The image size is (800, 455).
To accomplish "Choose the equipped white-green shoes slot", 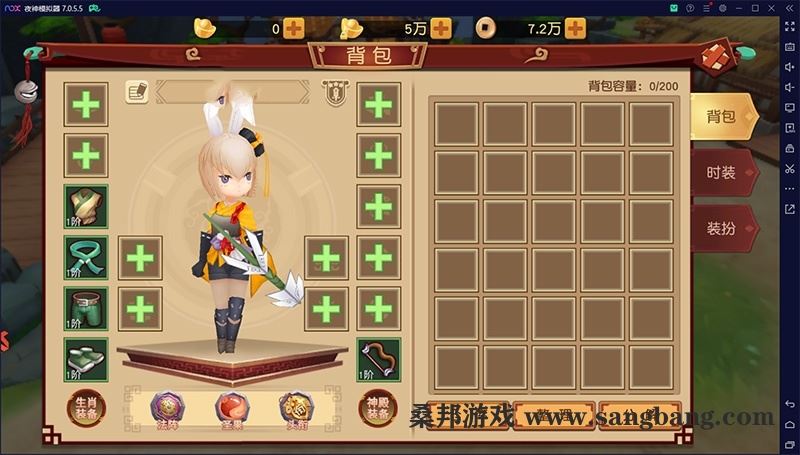I will point(86,359).
